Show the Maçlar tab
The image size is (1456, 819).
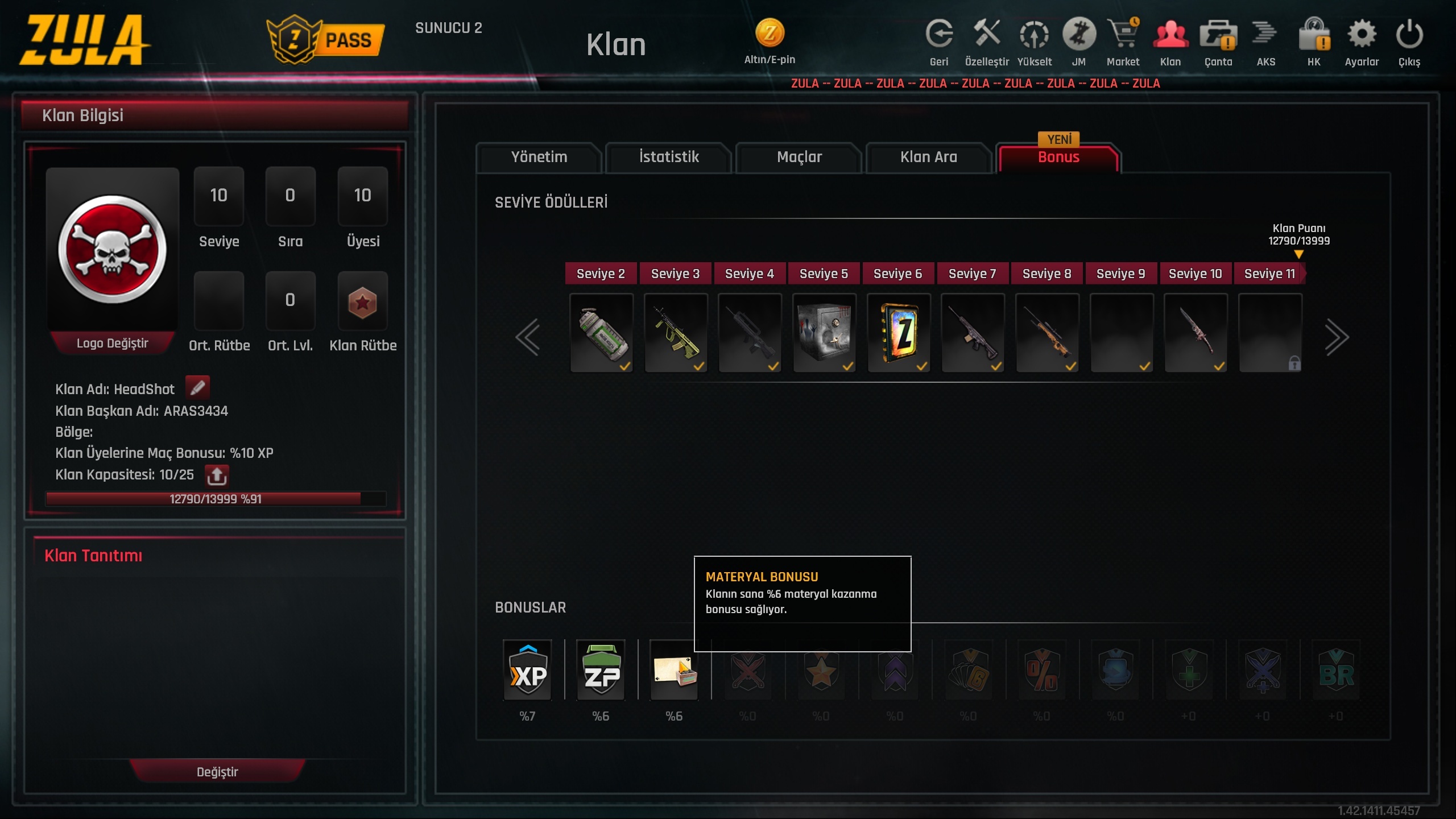click(799, 157)
